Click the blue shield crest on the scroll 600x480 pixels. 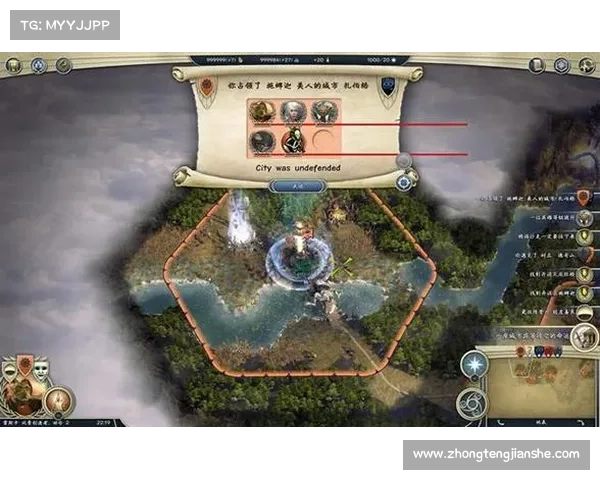[x=387, y=86]
